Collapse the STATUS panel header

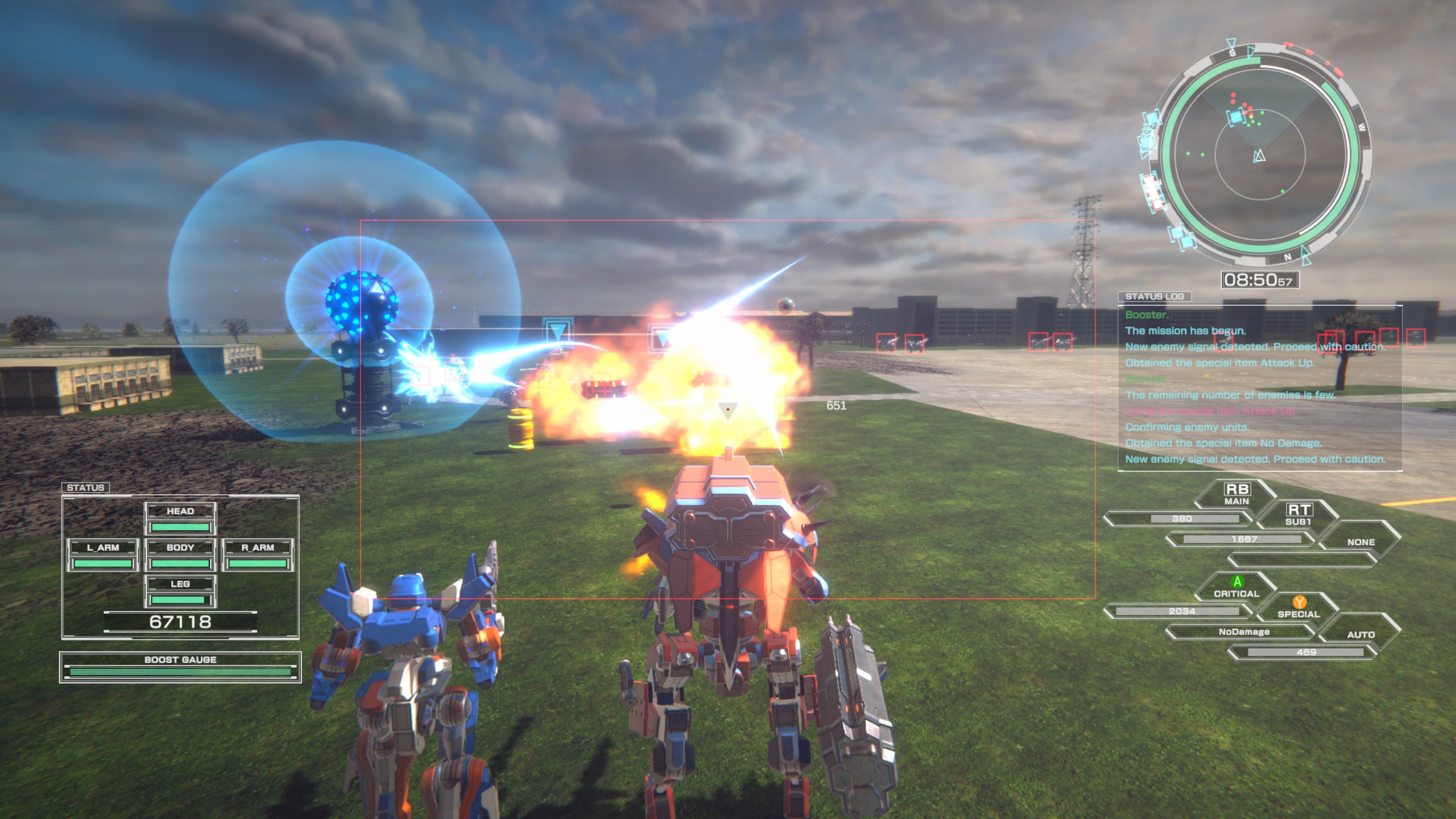click(87, 487)
